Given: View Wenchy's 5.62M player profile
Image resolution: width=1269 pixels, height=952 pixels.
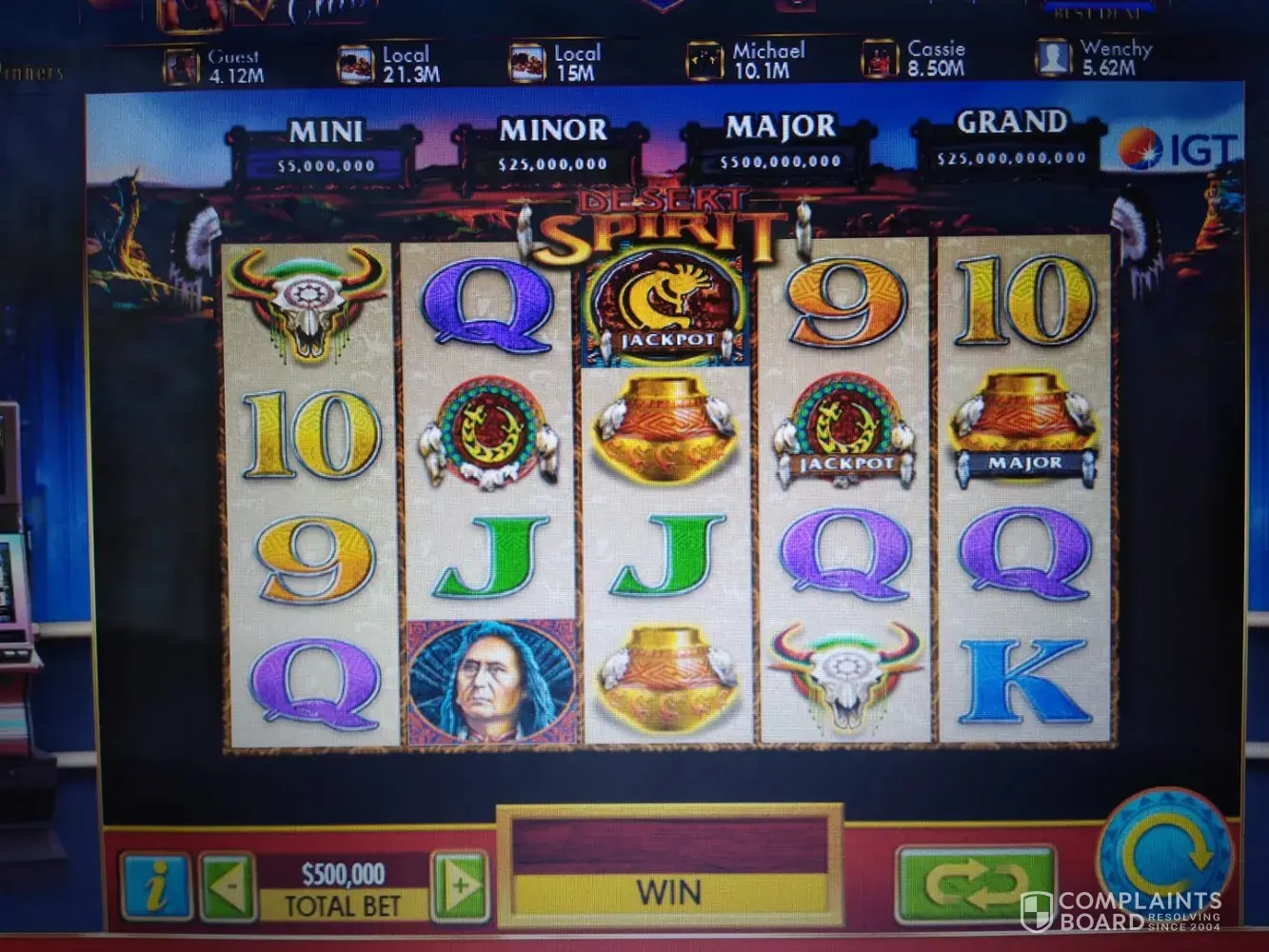Looking at the screenshot, I should click(1094, 57).
